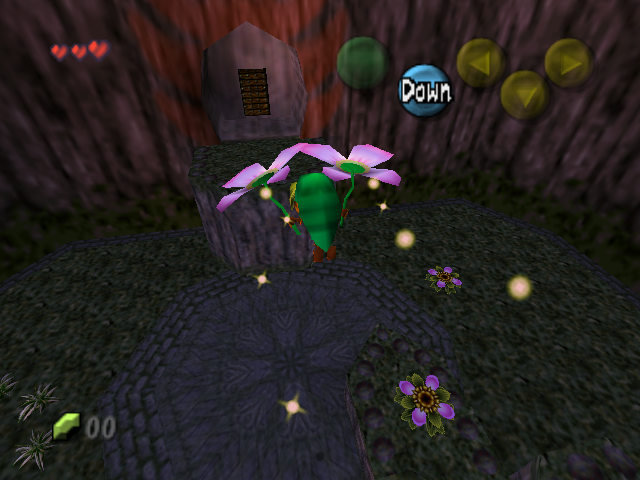Viewport: 640px width, 480px height.
Task: Select the yellow C-down item slot
Action: click(524, 94)
